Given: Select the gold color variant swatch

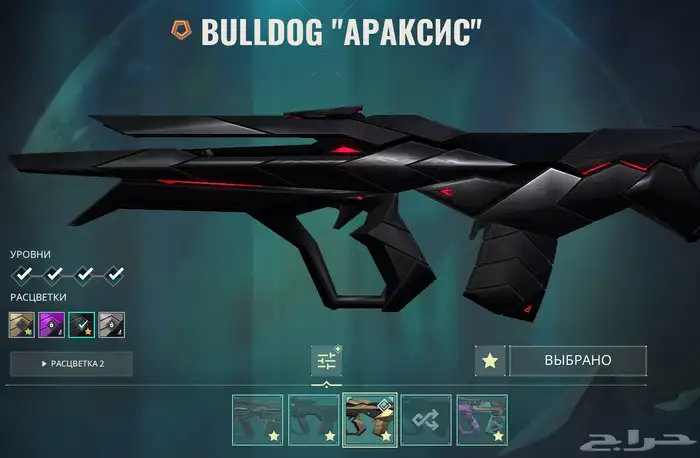Looking at the screenshot, I should 22,324.
